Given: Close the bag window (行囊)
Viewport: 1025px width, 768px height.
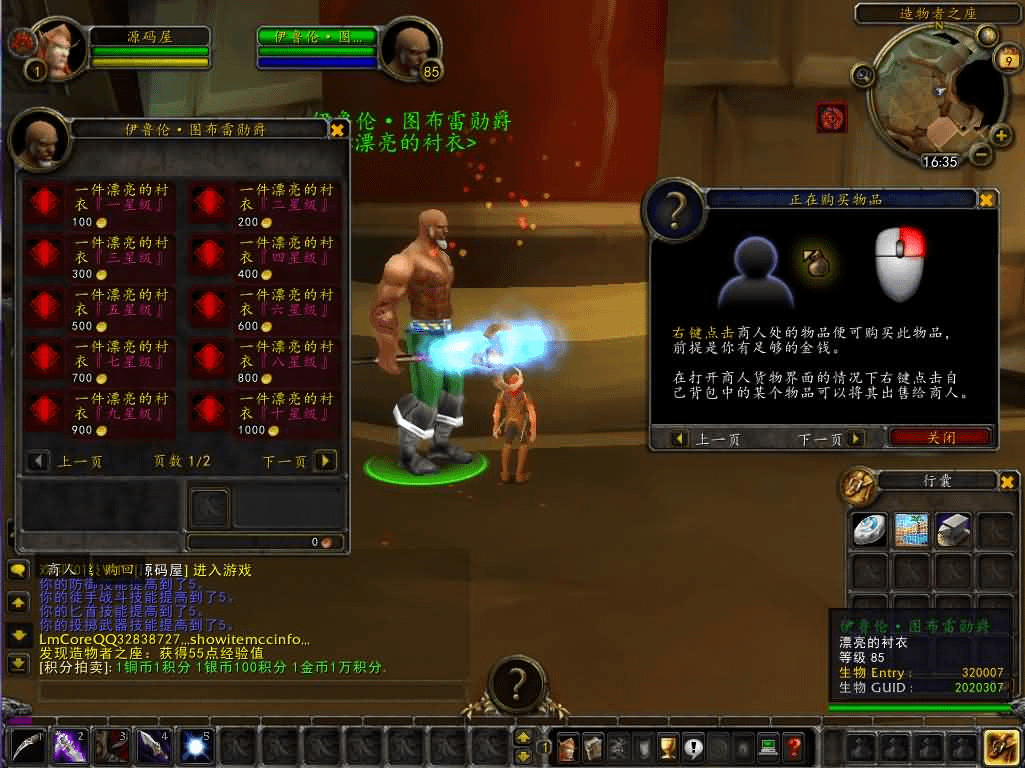Looking at the screenshot, I should point(1007,482).
